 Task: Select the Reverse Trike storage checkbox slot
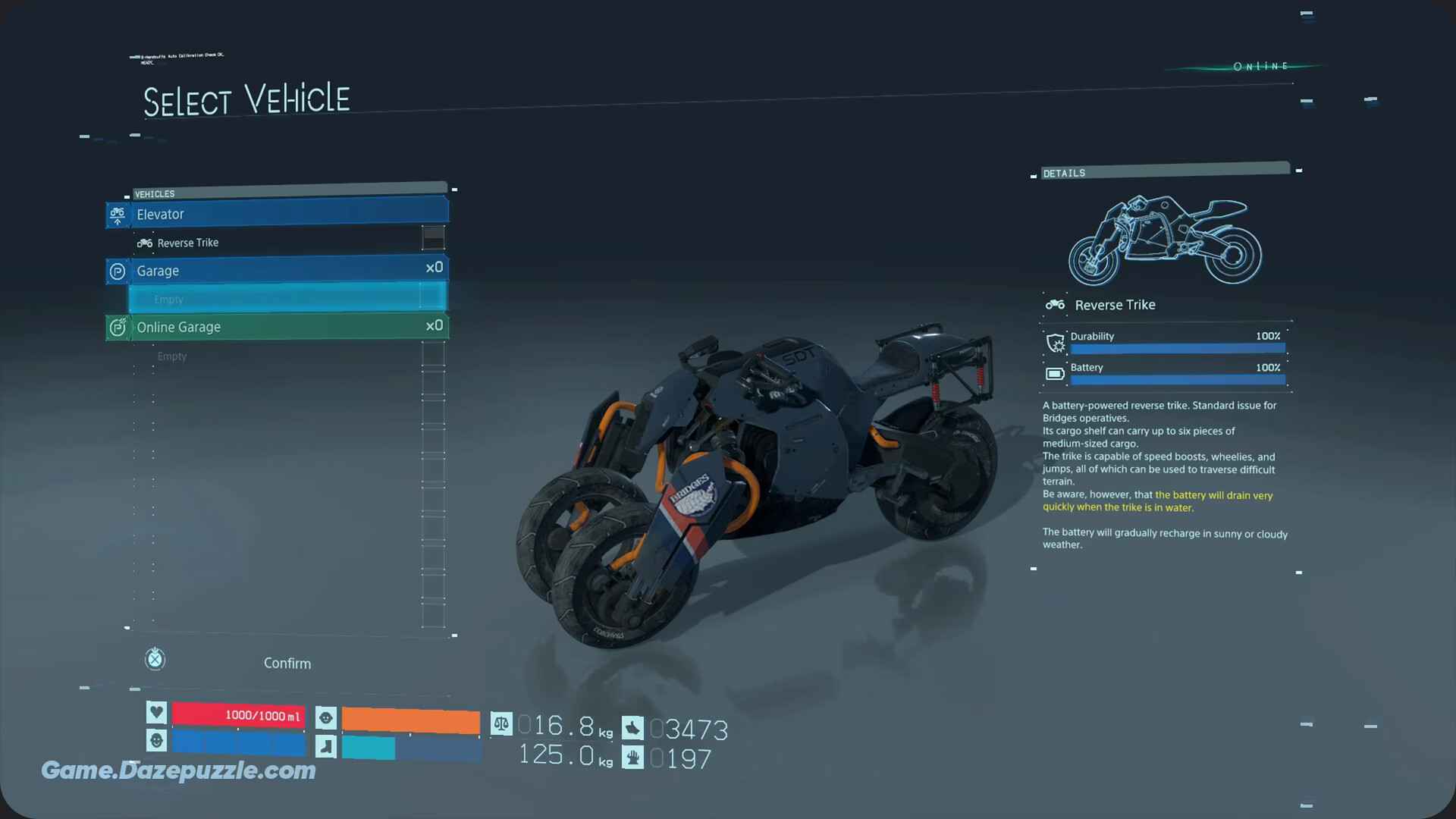pos(433,238)
